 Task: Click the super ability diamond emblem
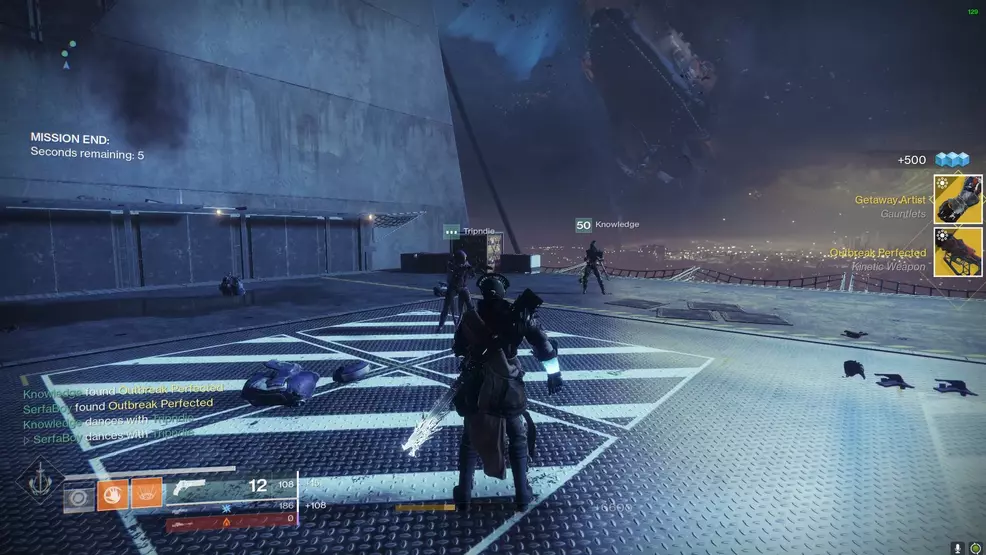pyautogui.click(x=39, y=484)
